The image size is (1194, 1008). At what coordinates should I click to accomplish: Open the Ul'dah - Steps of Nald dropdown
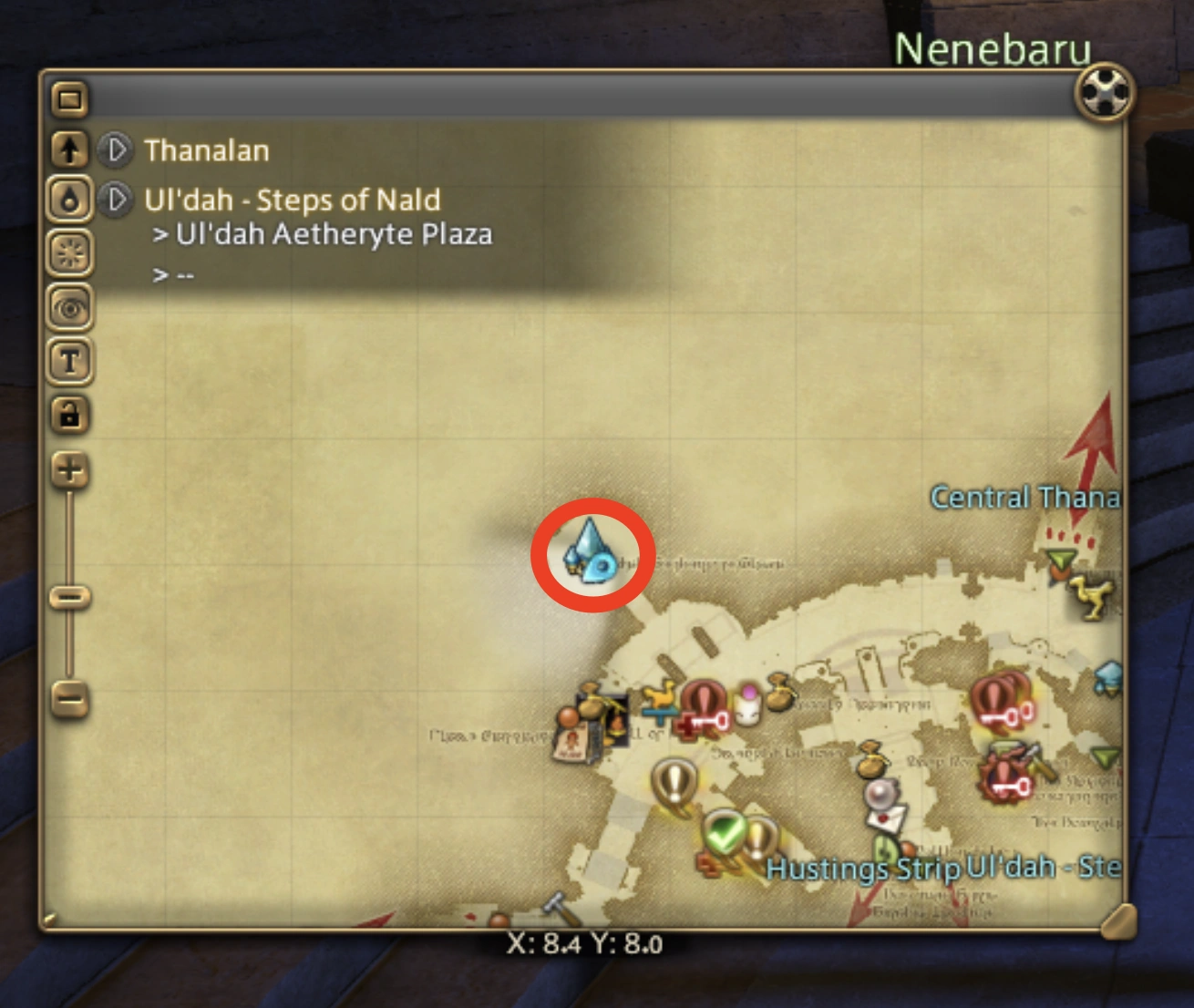(116, 199)
